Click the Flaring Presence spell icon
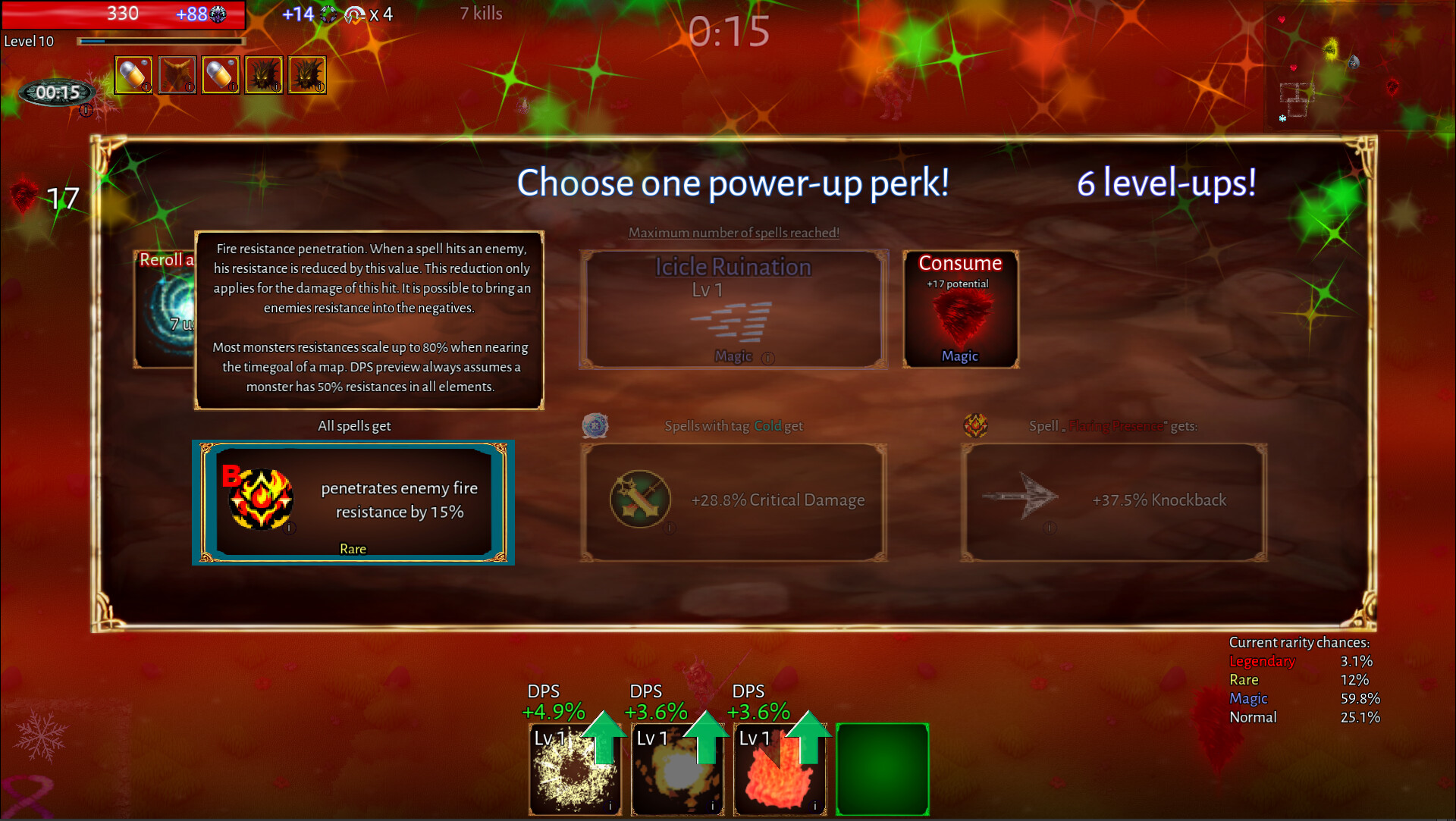 tap(975, 425)
